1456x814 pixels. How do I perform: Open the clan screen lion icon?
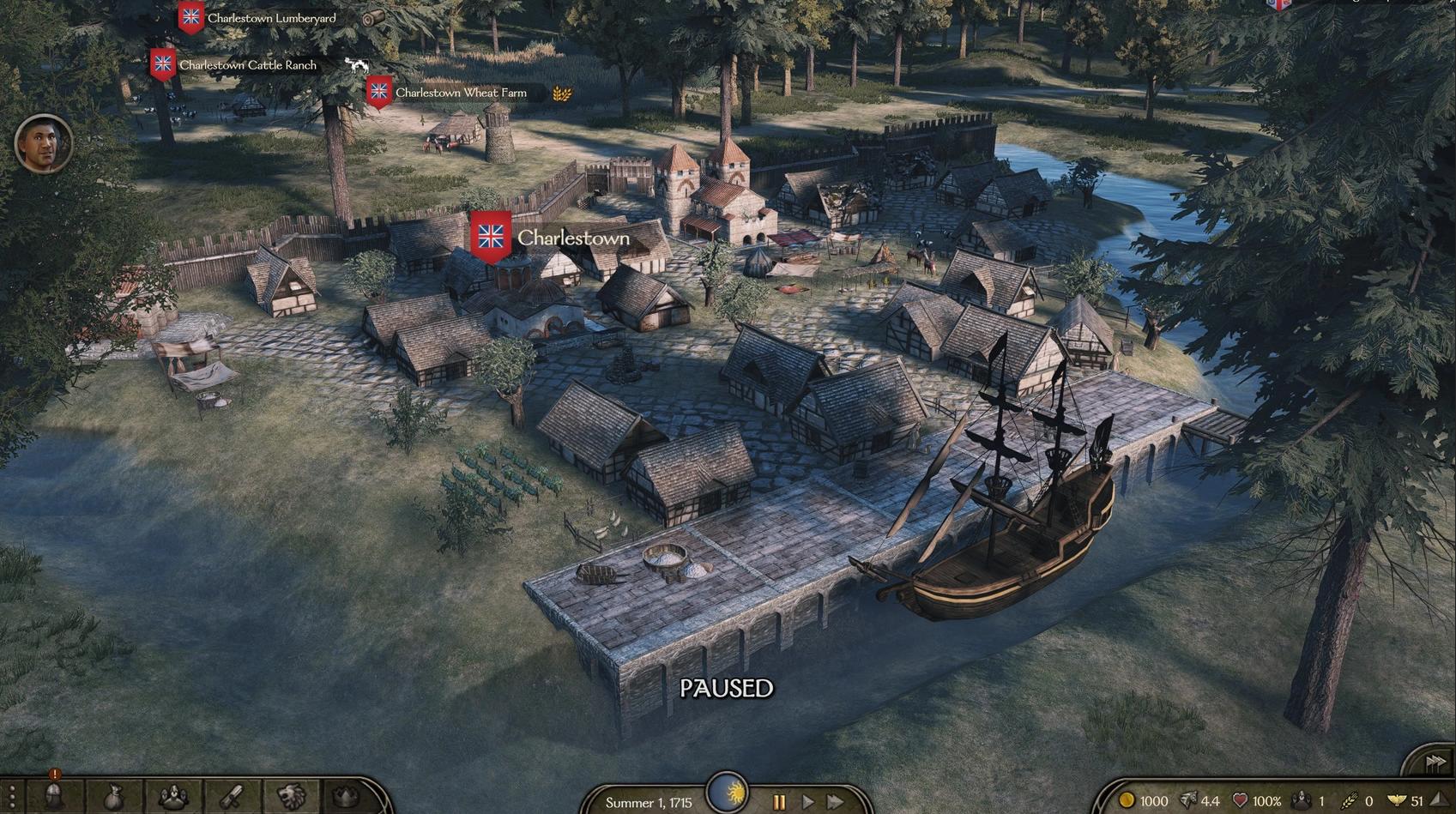pos(291,798)
